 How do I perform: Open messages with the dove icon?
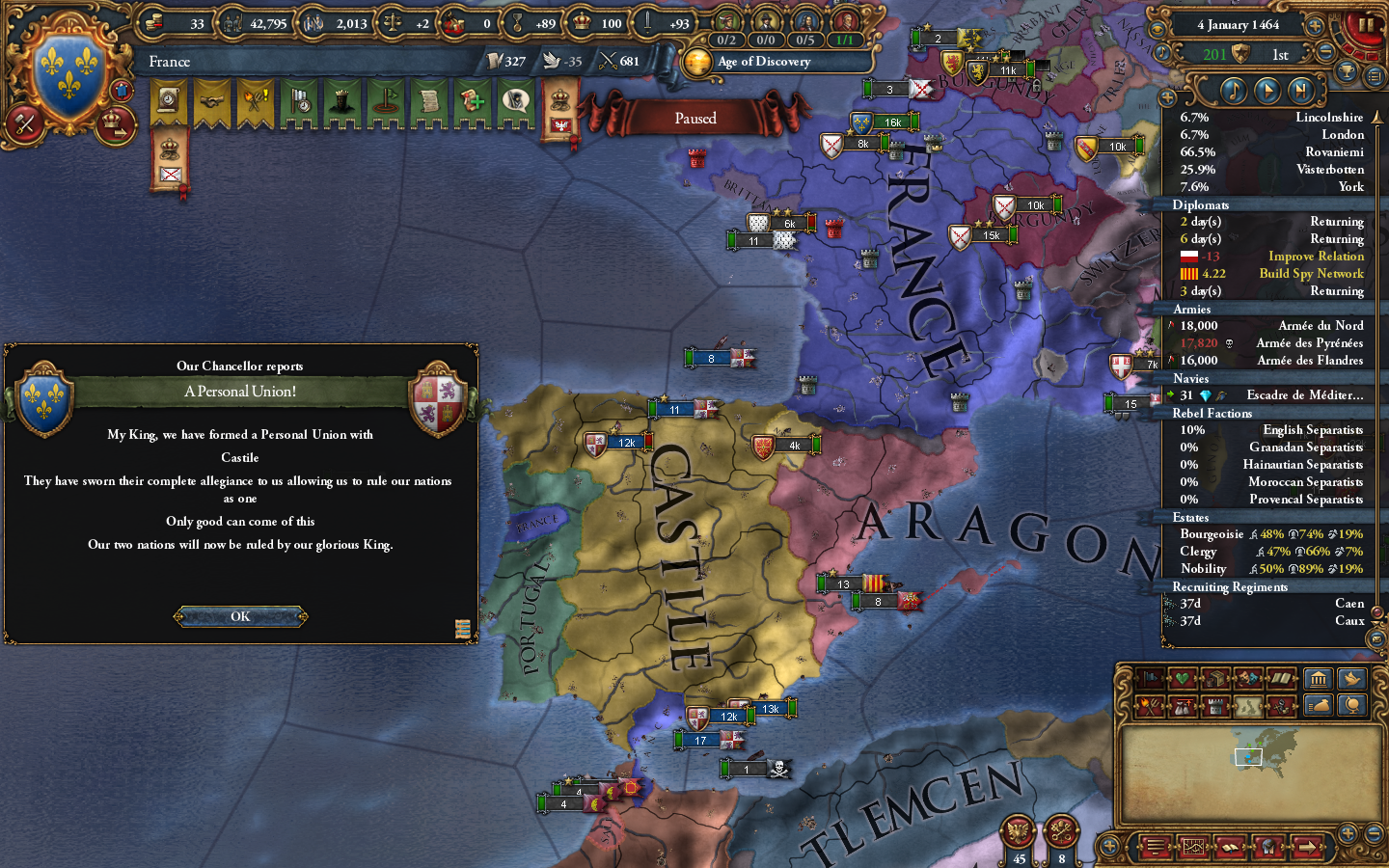pos(1351,678)
